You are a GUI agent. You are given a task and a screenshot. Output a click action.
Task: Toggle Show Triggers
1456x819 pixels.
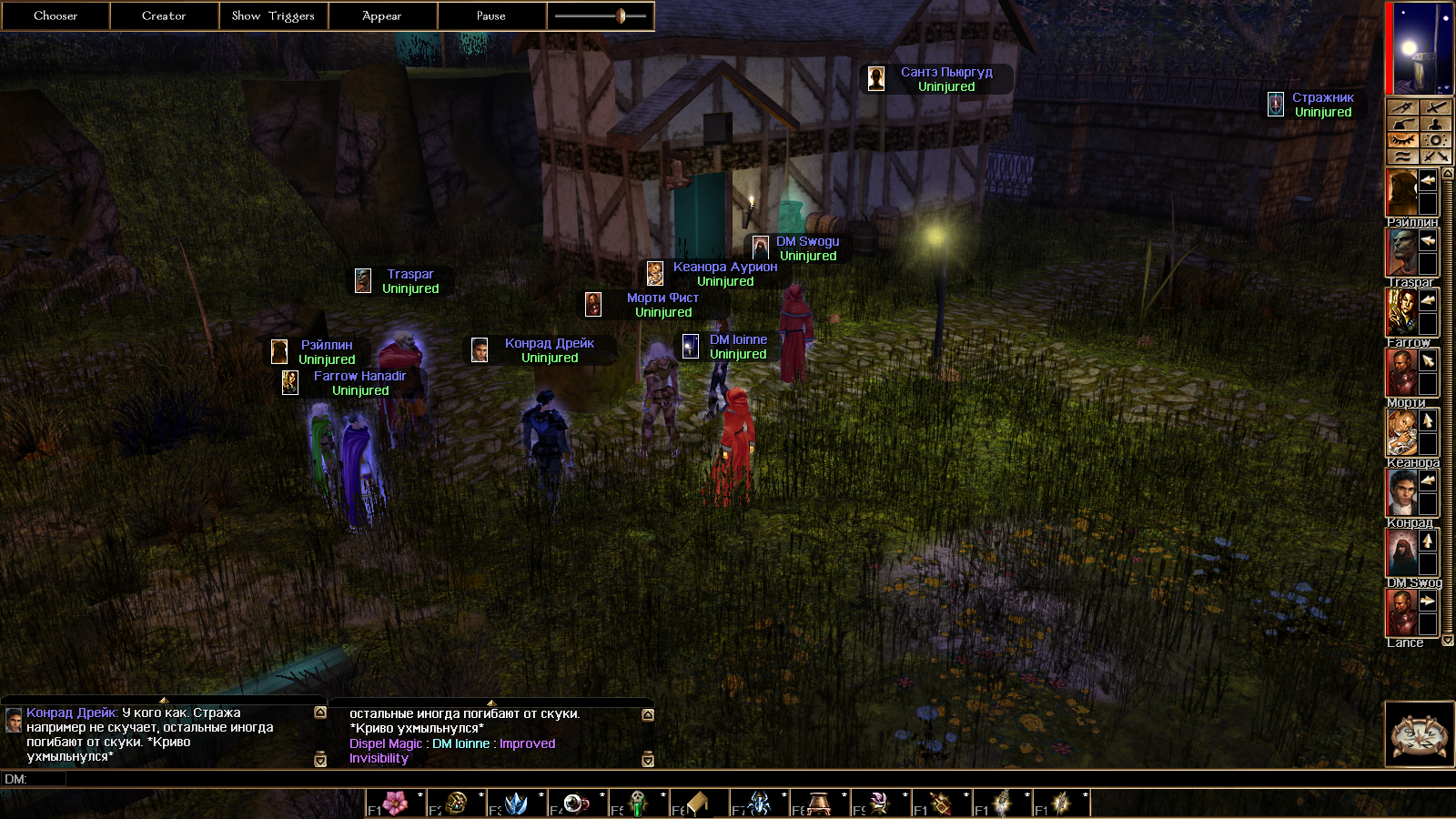[273, 15]
